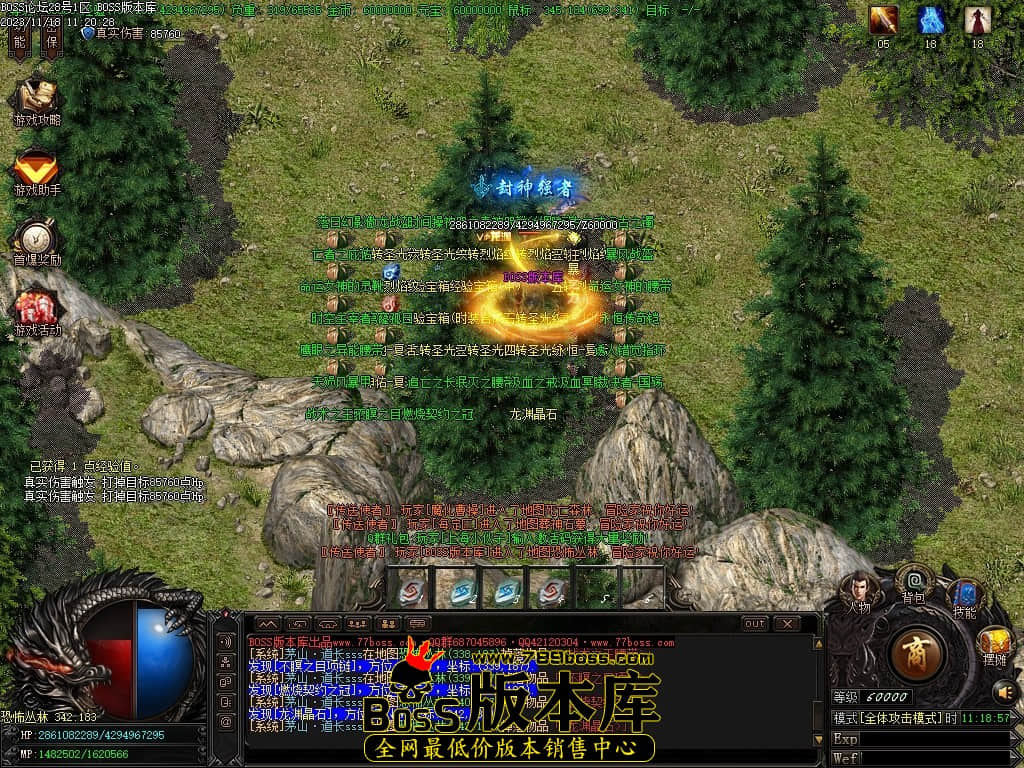Open the 技能 skills book
The width and height of the screenshot is (1024, 768).
pos(965,596)
